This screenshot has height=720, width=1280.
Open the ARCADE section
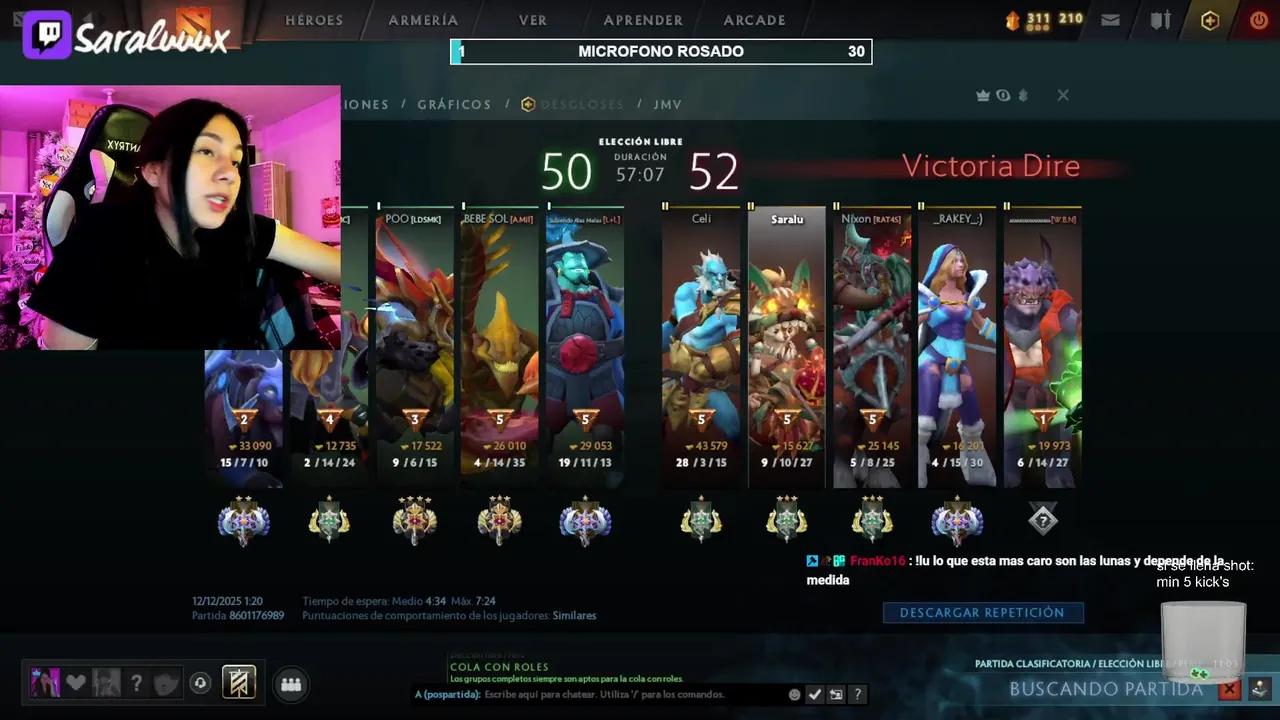point(754,20)
